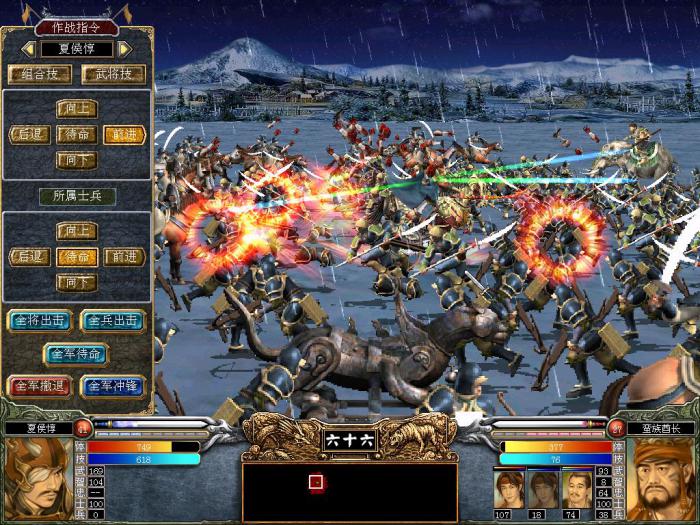Select 全军待命 whole army standby

tap(75, 353)
